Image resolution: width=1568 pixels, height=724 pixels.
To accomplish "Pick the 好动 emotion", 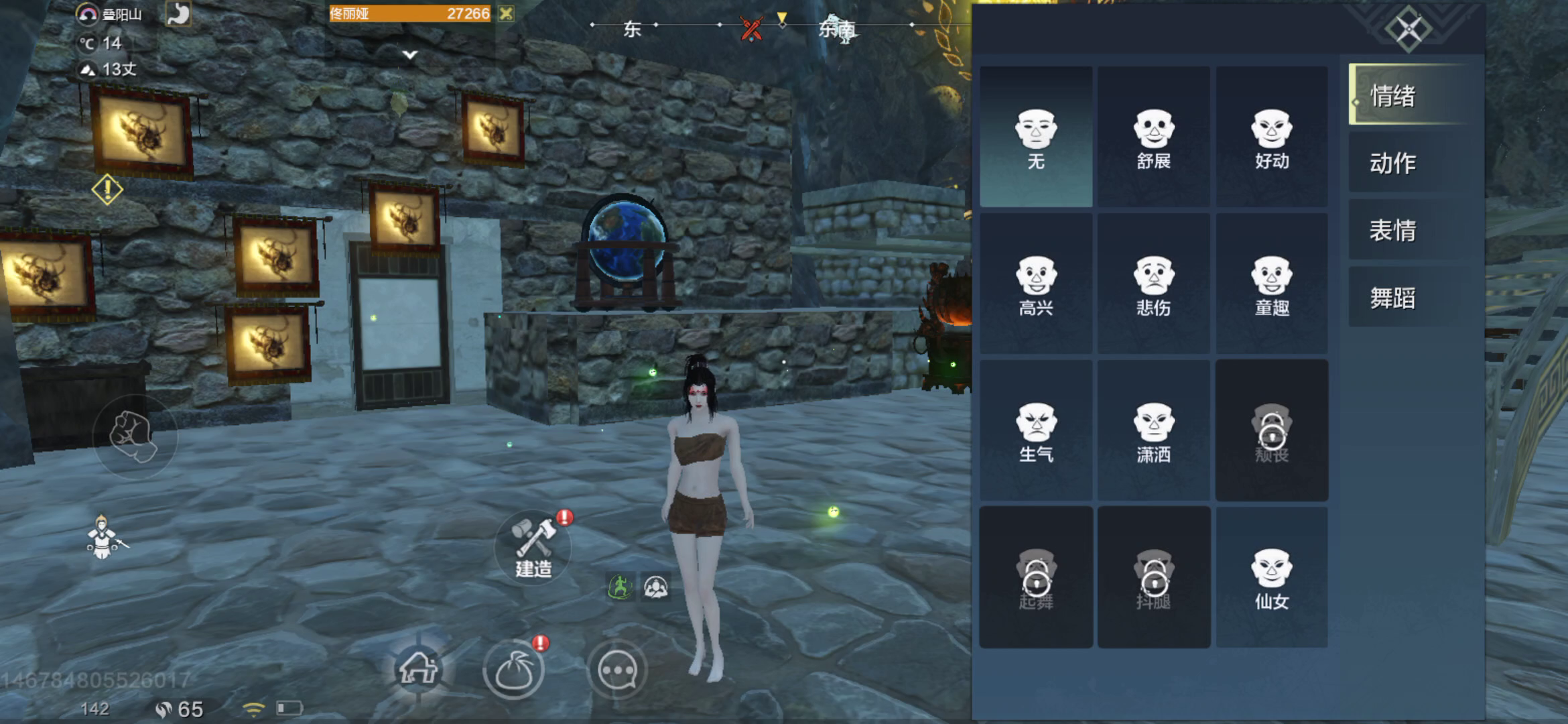I will (1271, 137).
